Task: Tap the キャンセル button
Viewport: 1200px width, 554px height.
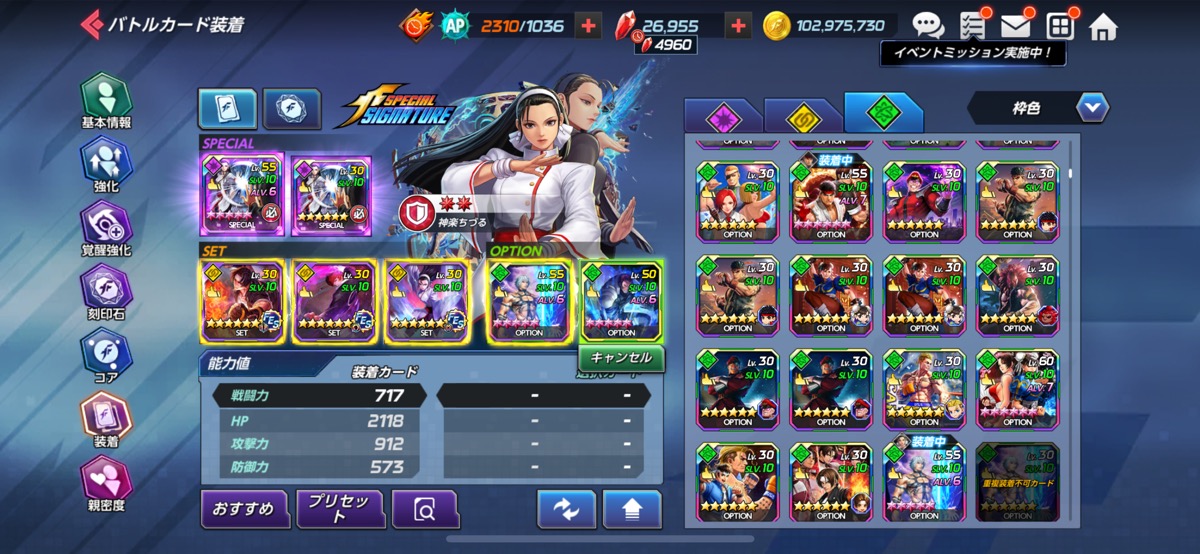Action: coord(621,357)
